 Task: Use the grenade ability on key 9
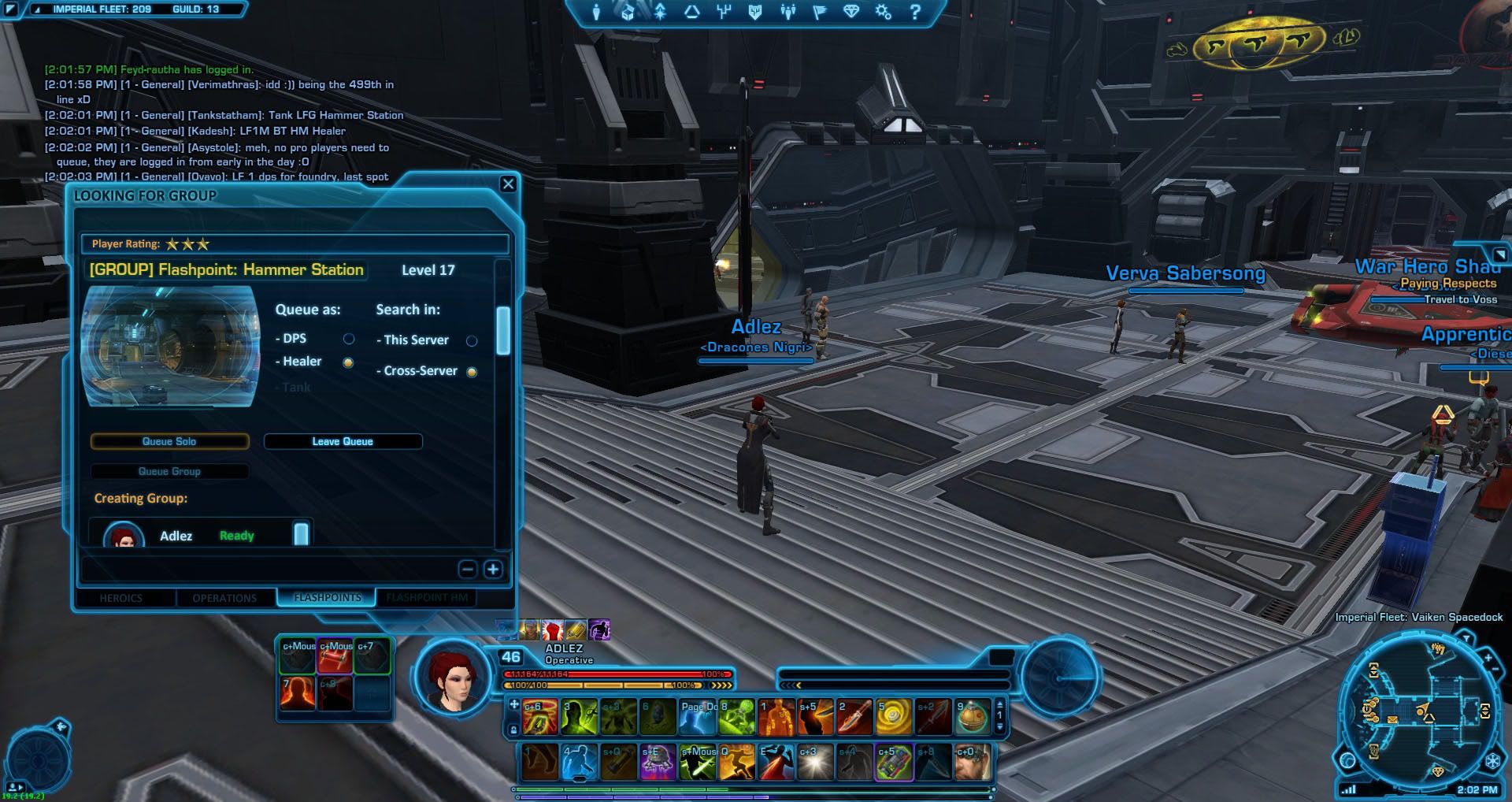click(x=973, y=716)
